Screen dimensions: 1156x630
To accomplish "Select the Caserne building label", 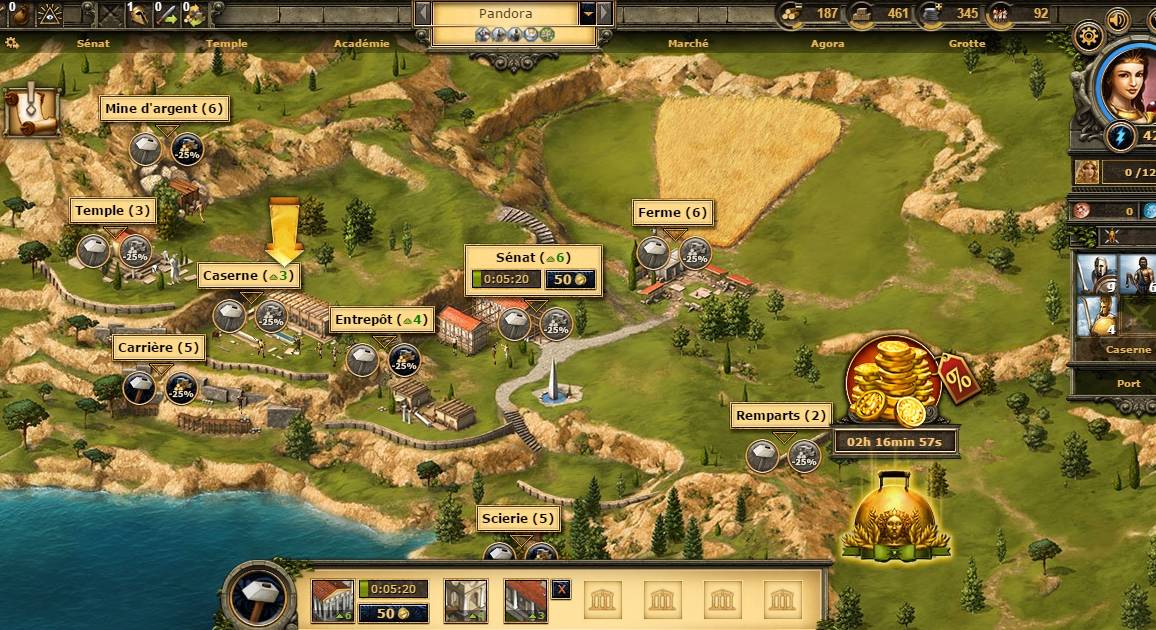I will click(249, 275).
